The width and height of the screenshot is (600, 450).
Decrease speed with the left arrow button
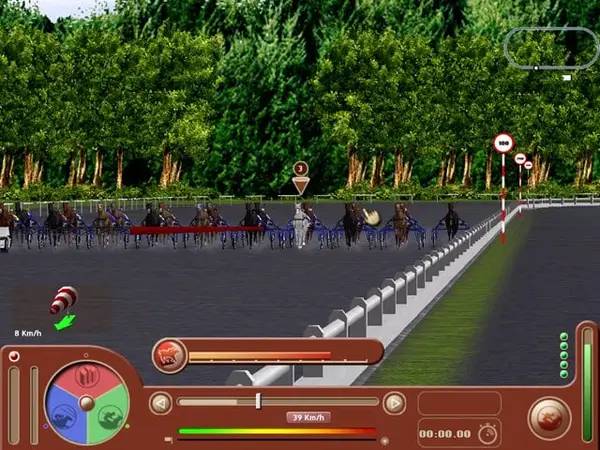click(159, 403)
